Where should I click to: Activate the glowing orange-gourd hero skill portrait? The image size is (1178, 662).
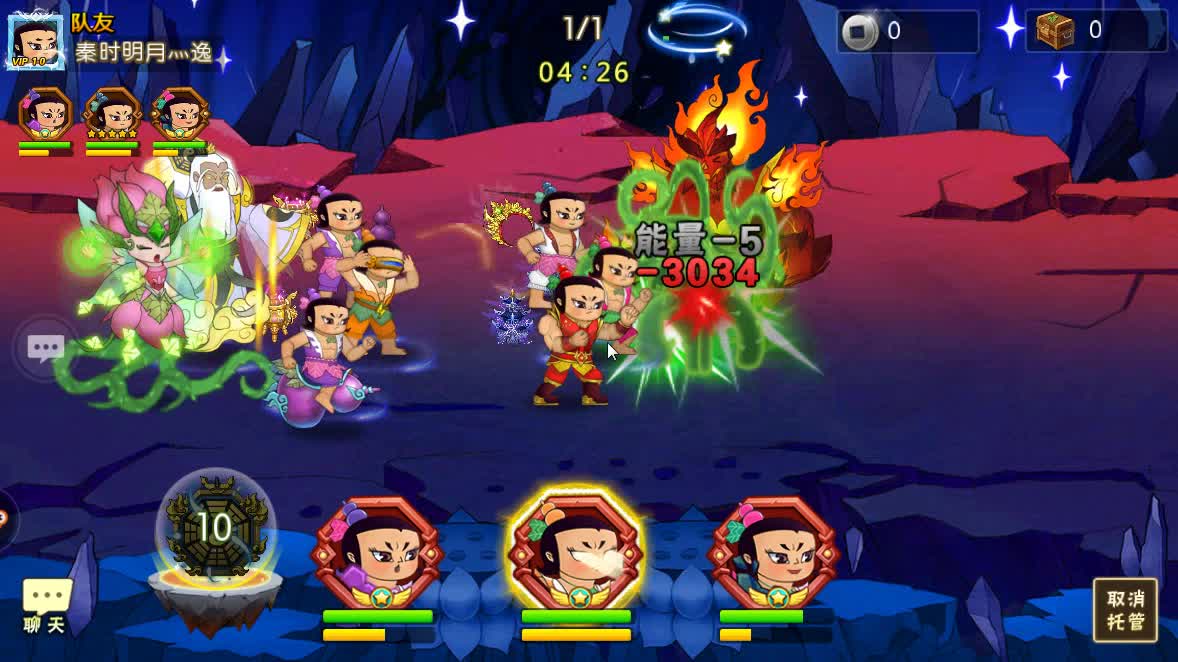click(x=575, y=553)
